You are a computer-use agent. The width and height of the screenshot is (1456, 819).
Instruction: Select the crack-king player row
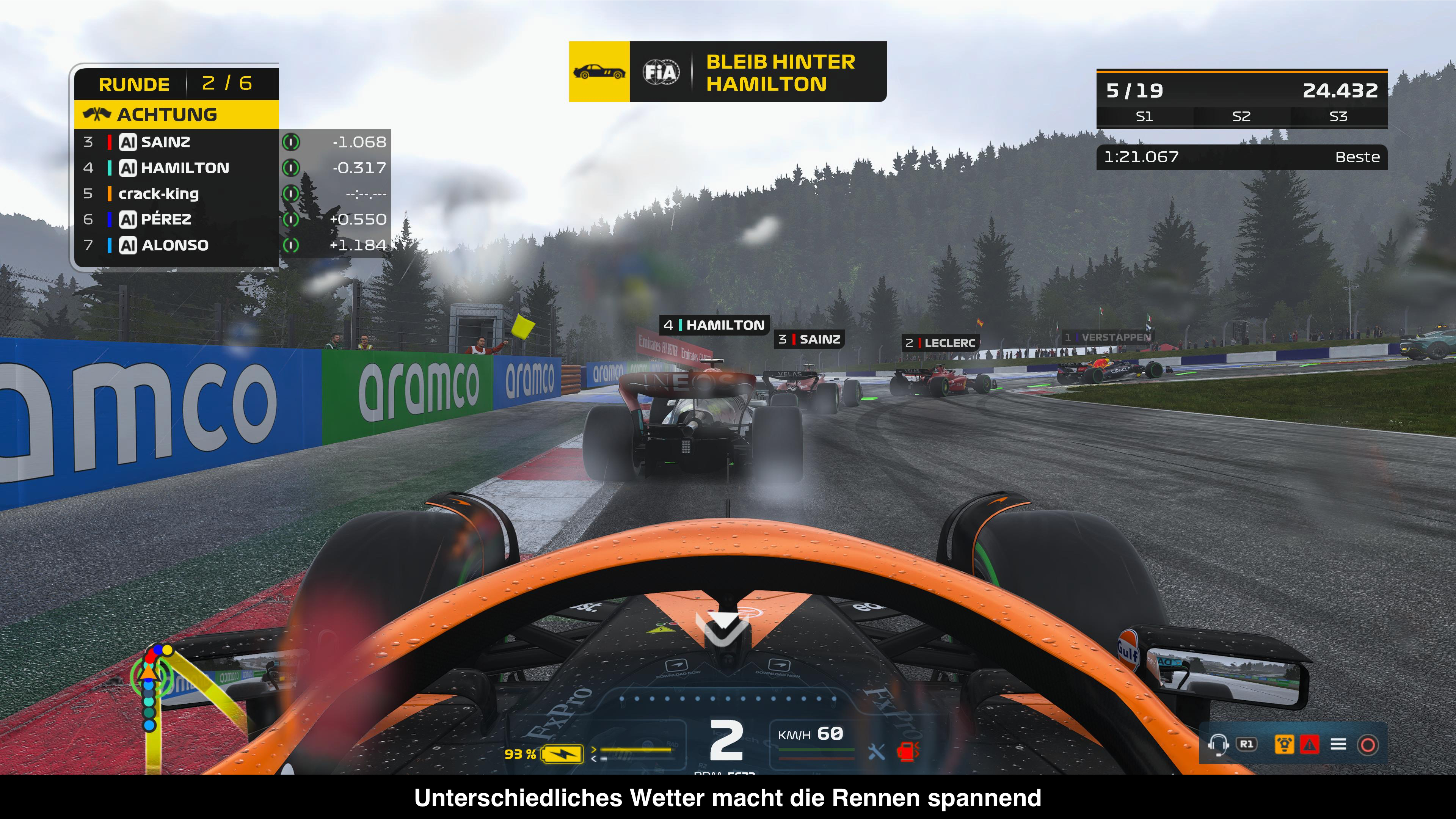(175, 194)
